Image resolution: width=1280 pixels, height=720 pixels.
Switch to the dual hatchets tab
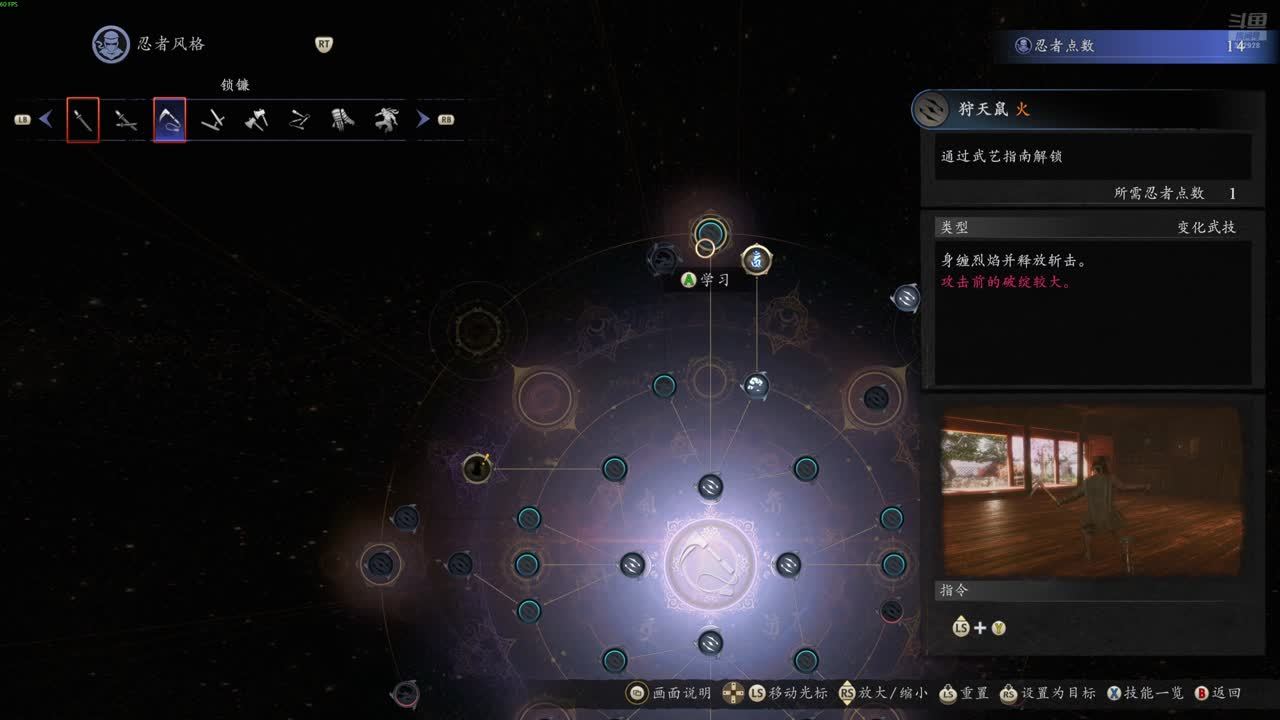tap(256, 120)
